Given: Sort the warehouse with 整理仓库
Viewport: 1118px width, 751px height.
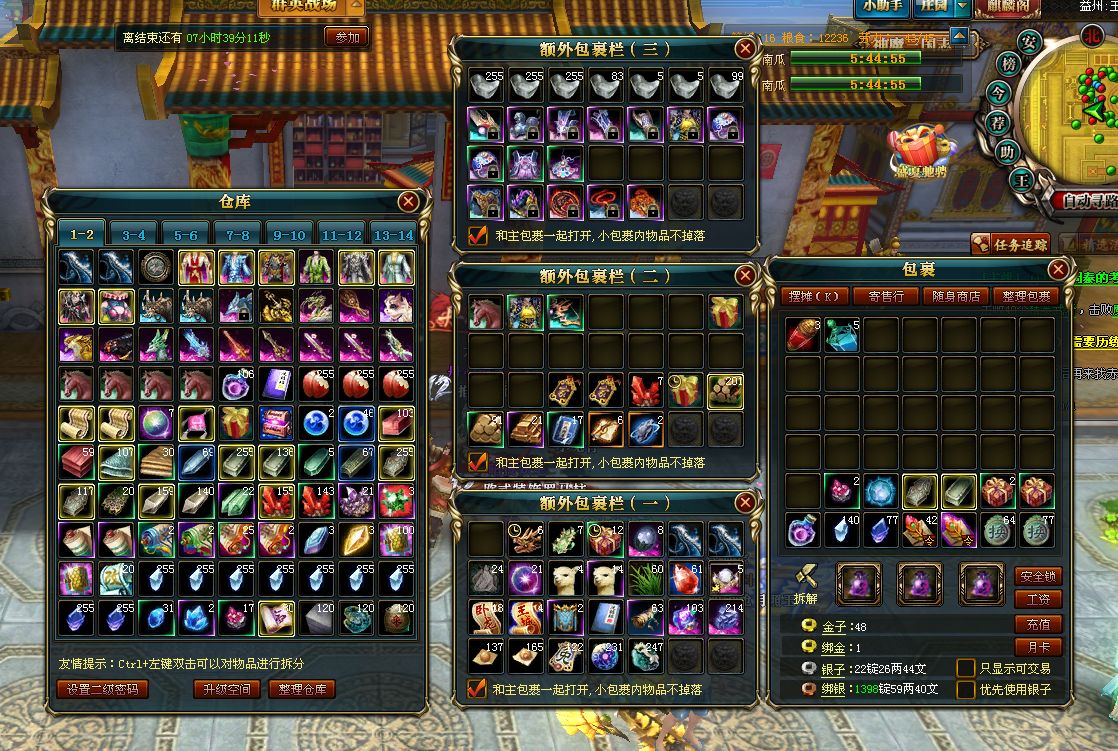Looking at the screenshot, I should (301, 689).
